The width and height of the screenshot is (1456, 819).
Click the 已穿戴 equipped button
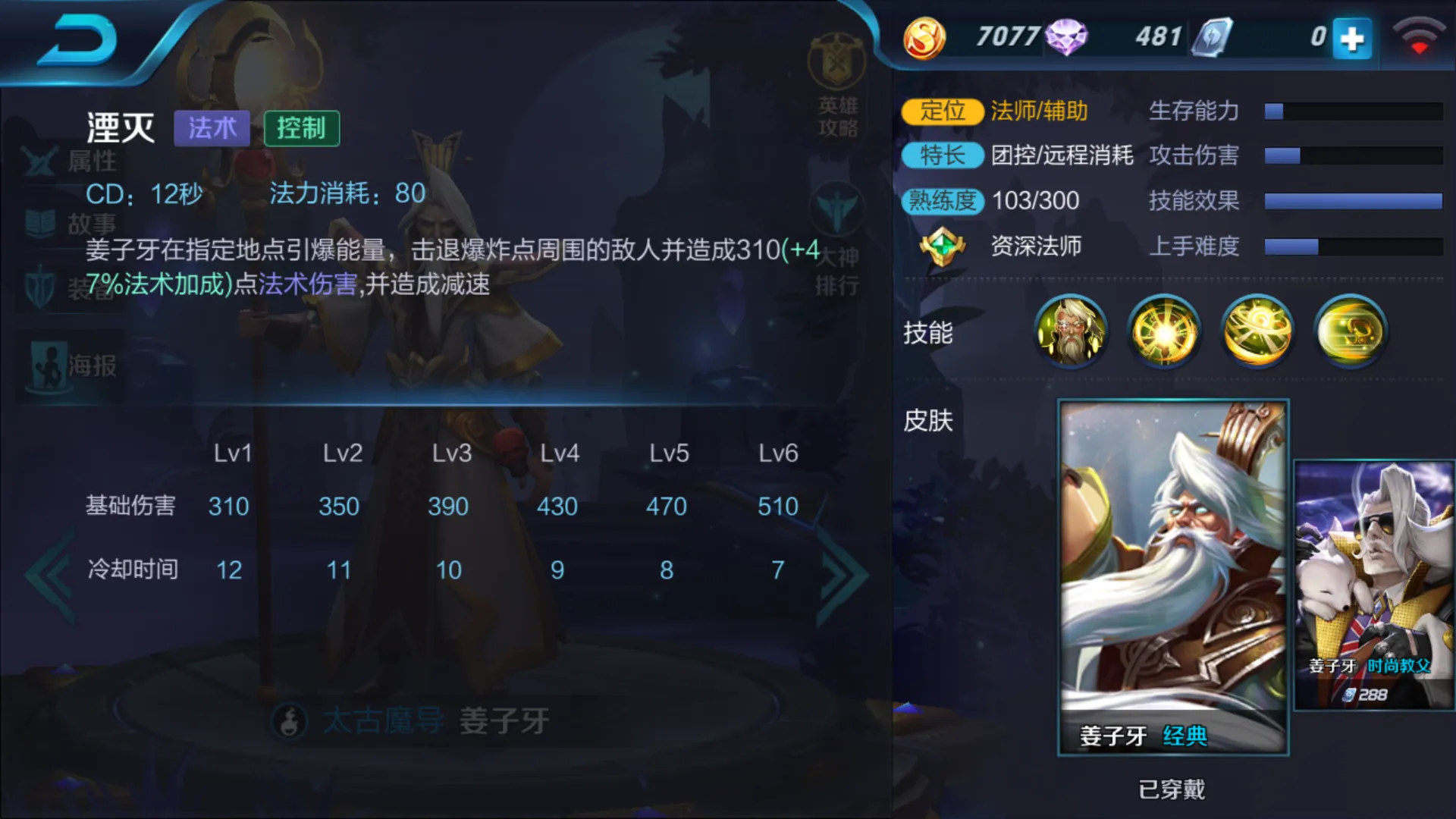[x=1172, y=789]
